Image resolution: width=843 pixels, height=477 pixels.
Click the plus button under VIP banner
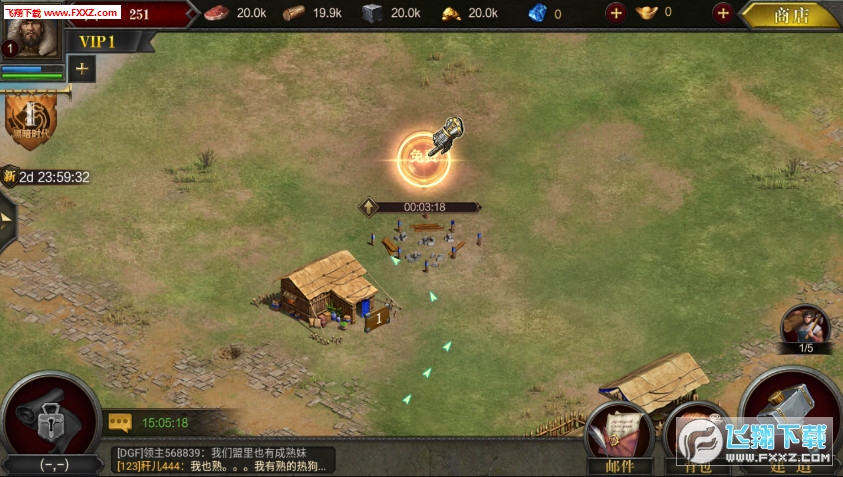point(81,68)
